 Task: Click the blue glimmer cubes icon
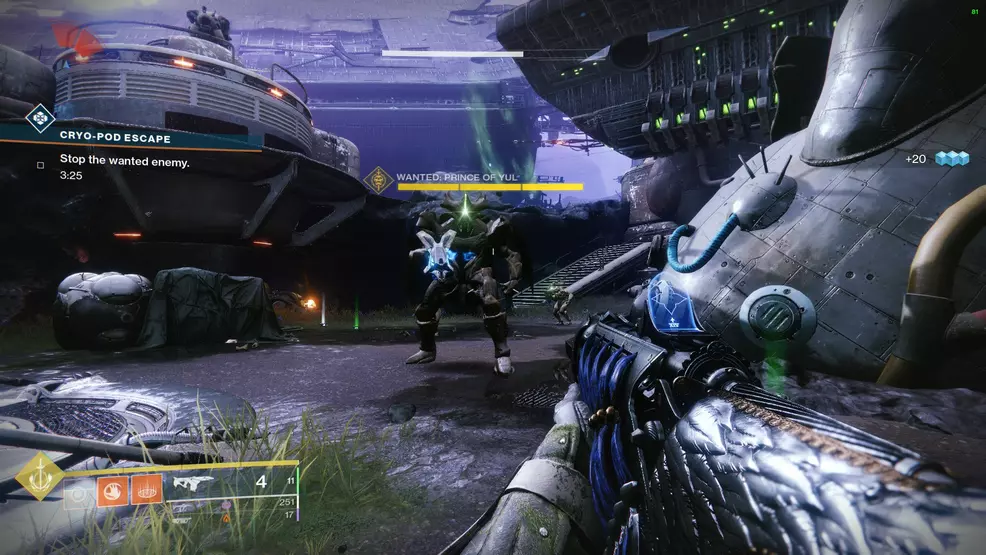[x=952, y=159]
